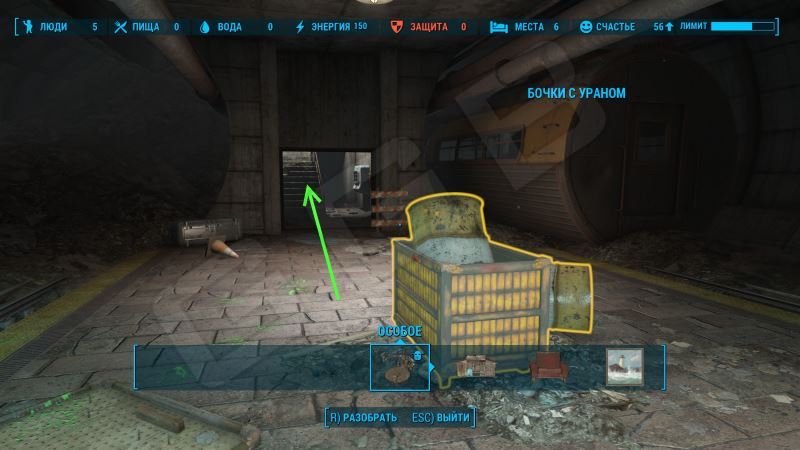This screenshot has height=450, width=800.
Task: Select the Особое workshop category
Action: point(400,366)
